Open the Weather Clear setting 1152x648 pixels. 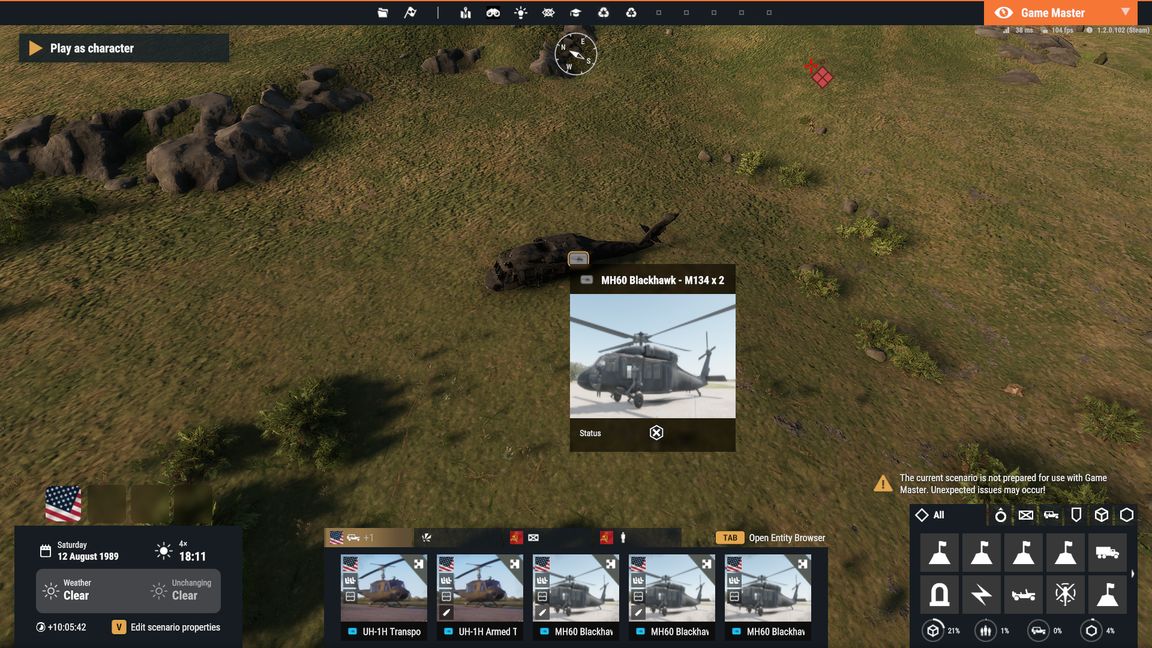point(76,590)
